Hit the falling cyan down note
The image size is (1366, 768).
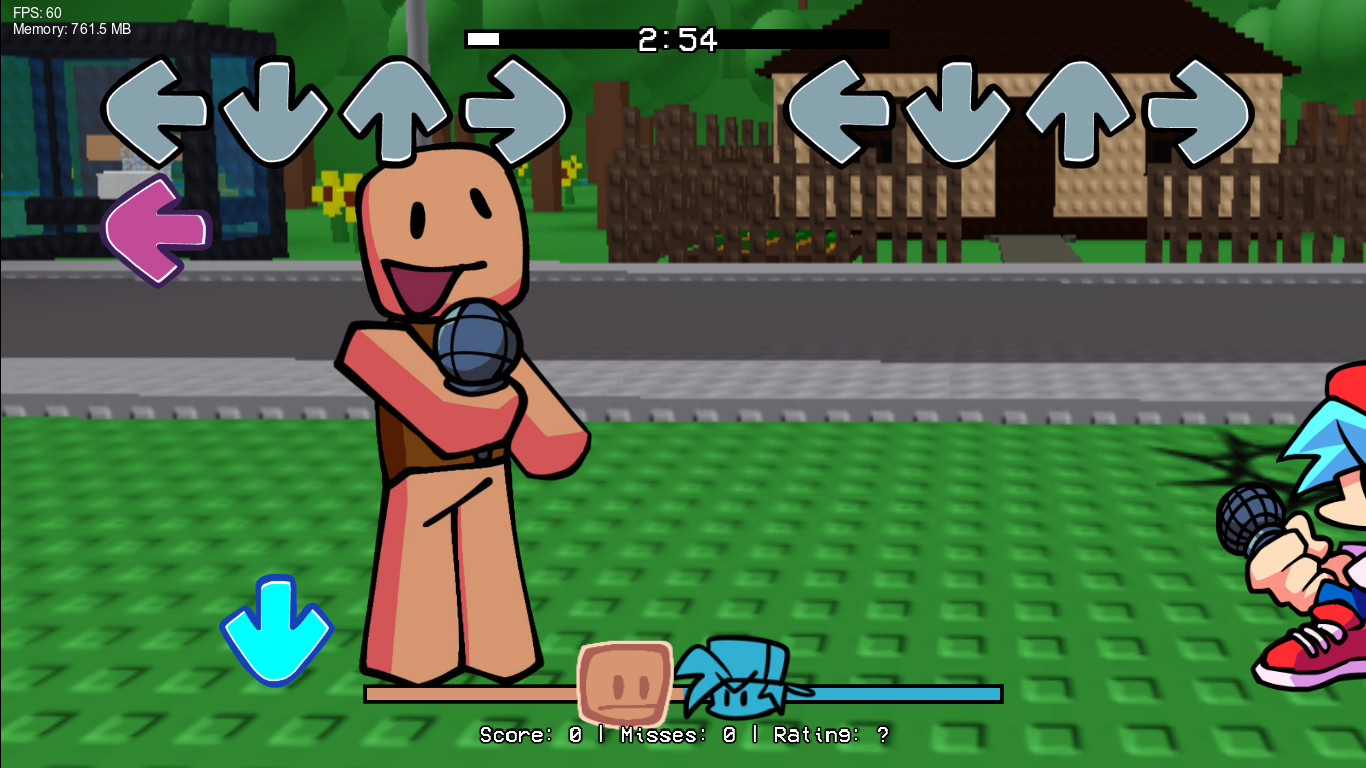276,630
